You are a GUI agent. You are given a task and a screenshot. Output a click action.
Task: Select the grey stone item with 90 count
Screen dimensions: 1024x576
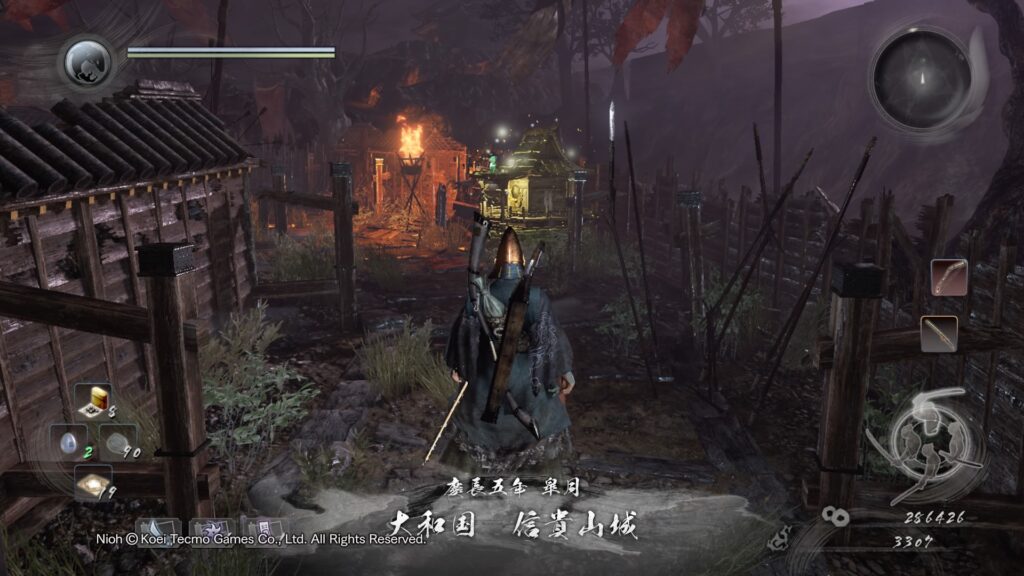click(118, 440)
